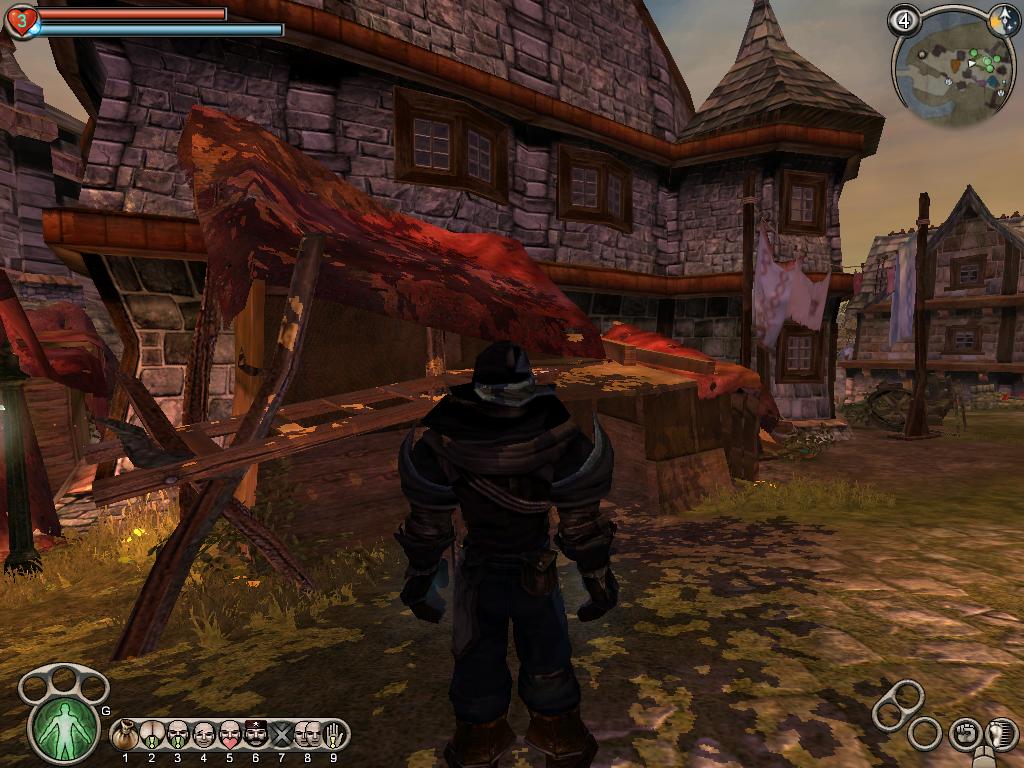This screenshot has height=768, width=1024.
Task: Use the two-faces expression in slot 8
Action: pyautogui.click(x=307, y=735)
